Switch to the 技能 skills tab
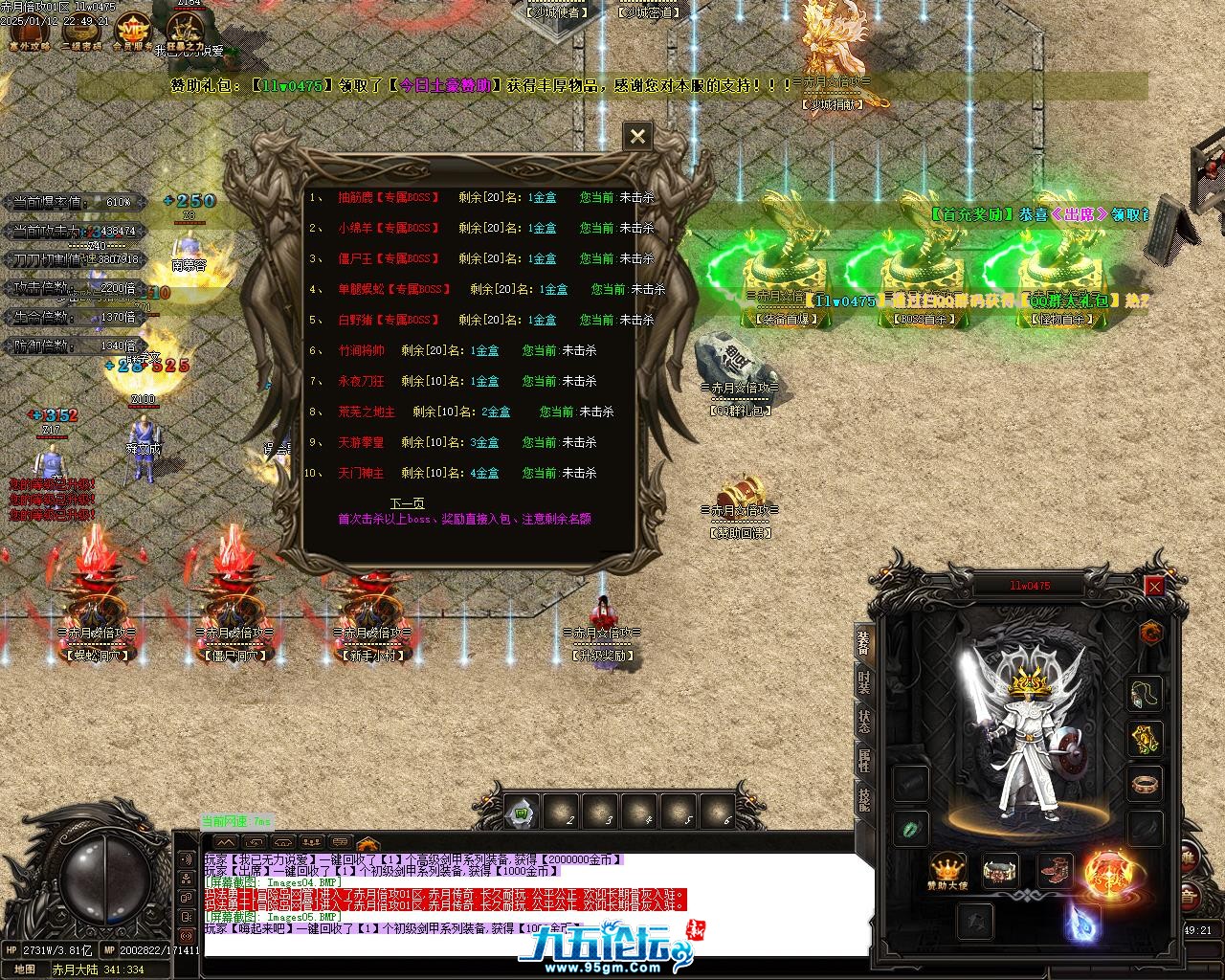The image size is (1225, 980). pyautogui.click(x=863, y=799)
